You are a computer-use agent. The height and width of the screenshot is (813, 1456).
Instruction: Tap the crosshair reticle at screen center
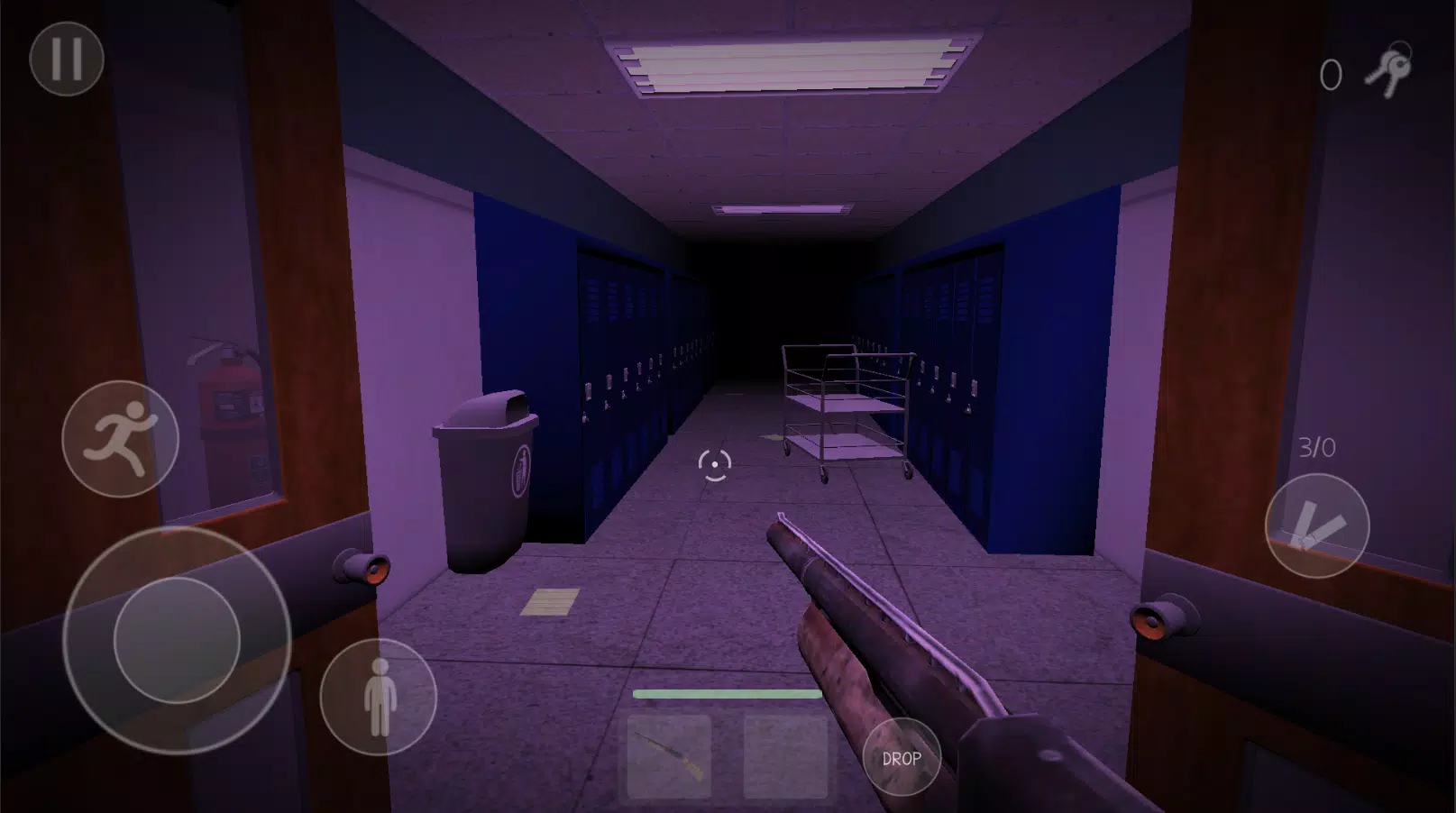coord(714,462)
